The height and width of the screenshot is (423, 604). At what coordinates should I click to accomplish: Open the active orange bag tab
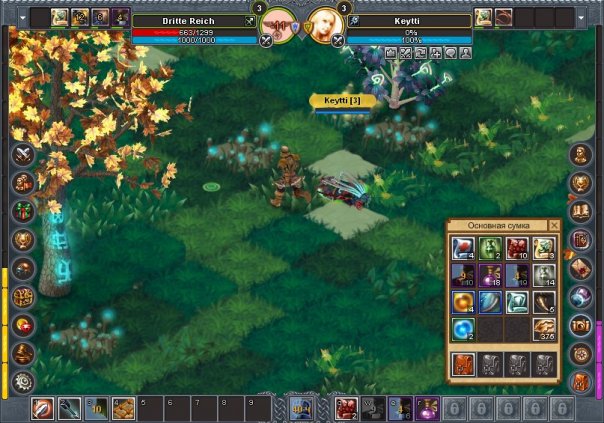coord(463,364)
